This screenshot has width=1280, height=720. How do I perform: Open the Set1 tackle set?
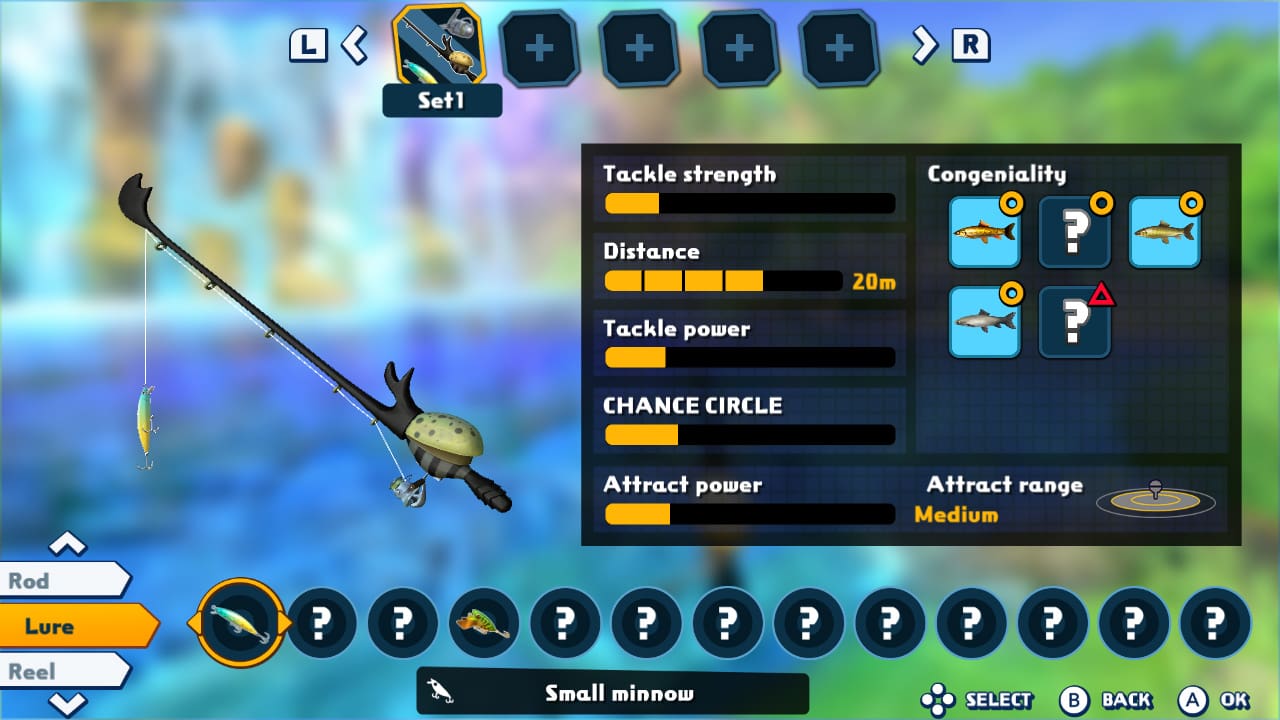pos(442,50)
